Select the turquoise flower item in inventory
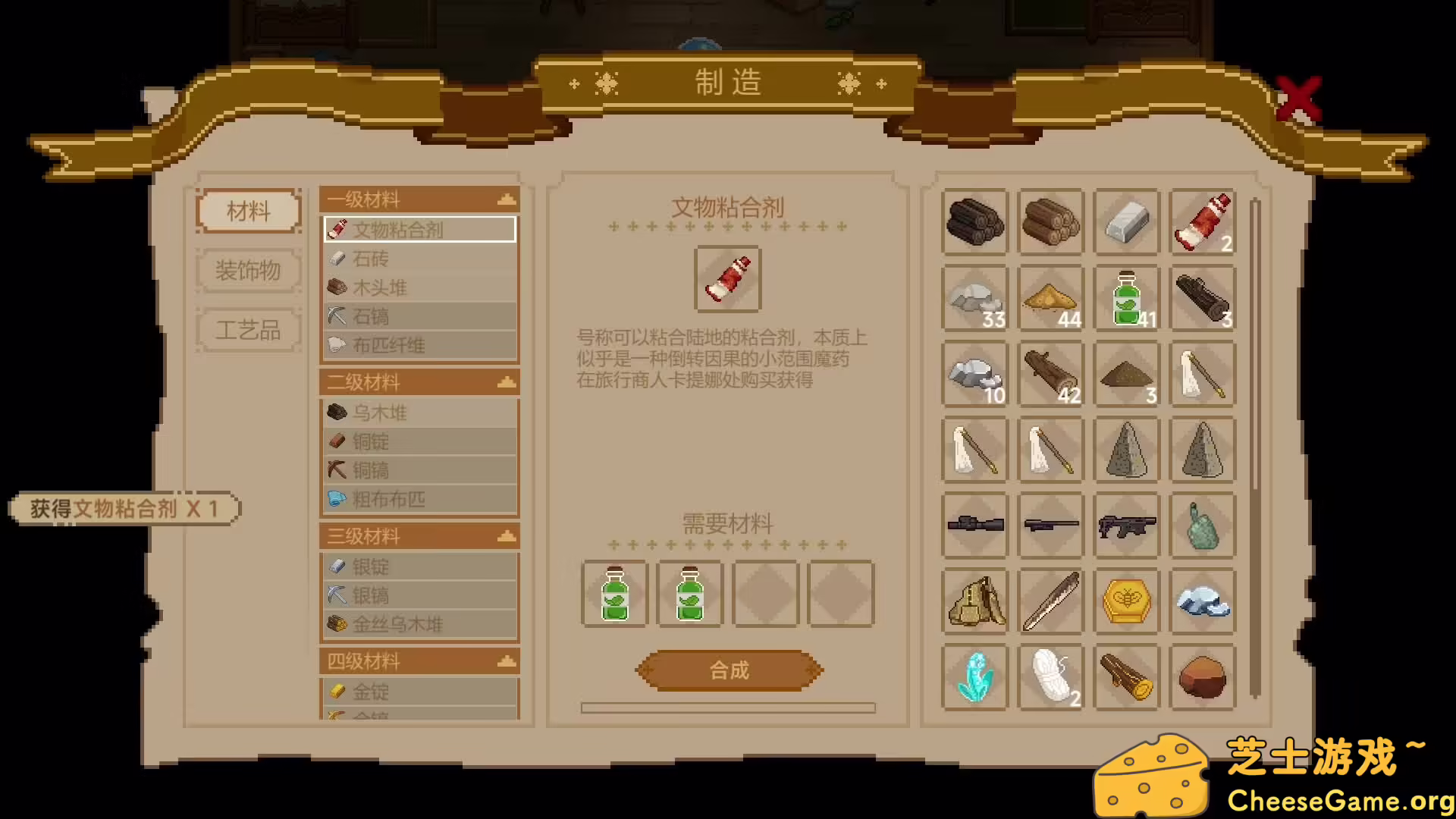 point(974,677)
